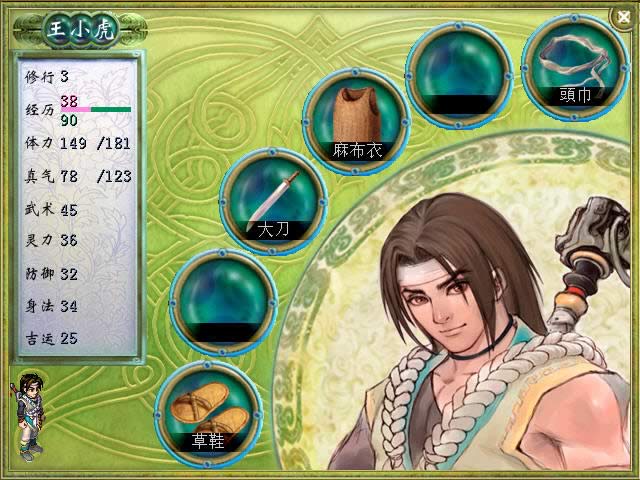Click the 草鞋 straw sandals slot
Viewport: 640px width, 480px height.
pyautogui.click(x=210, y=411)
